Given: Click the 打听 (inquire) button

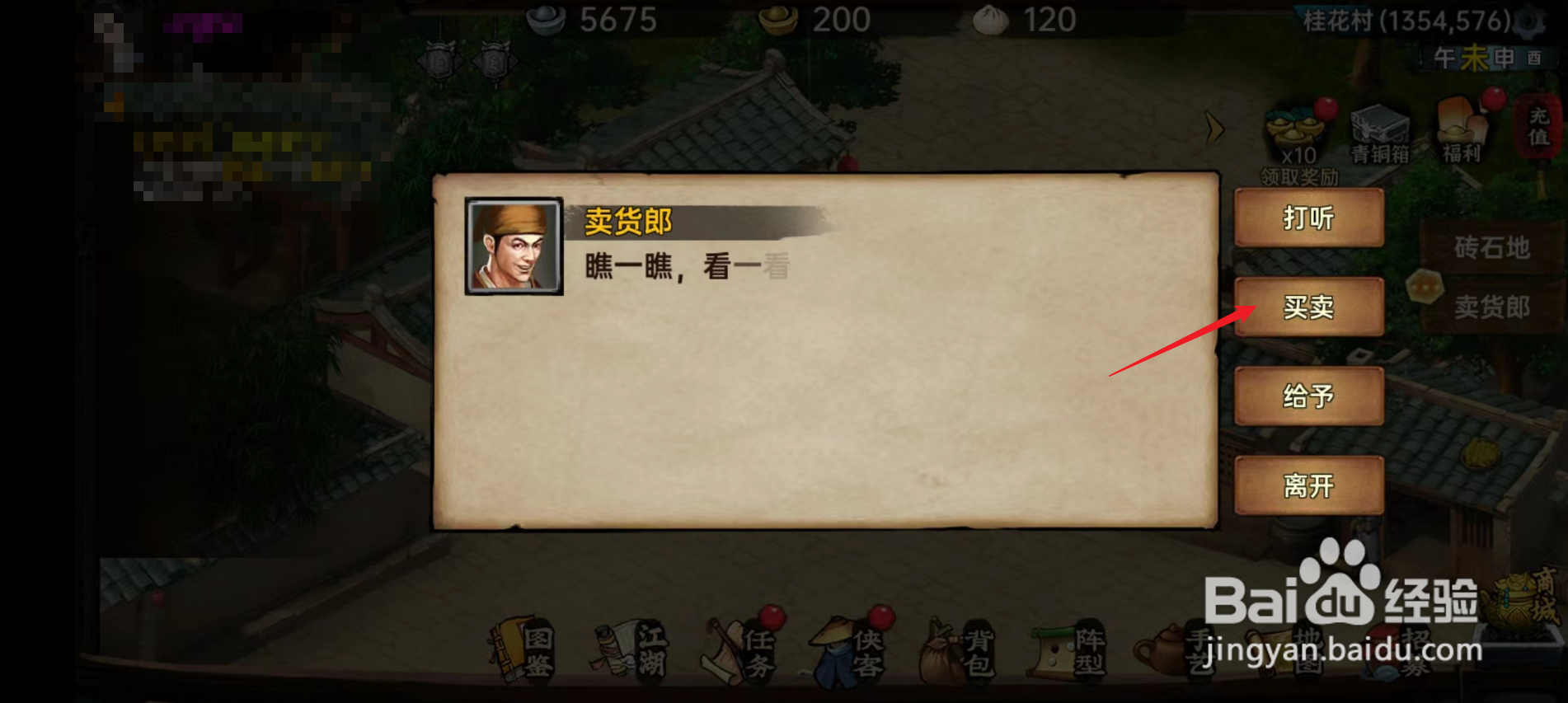Looking at the screenshot, I should coord(1310,219).
